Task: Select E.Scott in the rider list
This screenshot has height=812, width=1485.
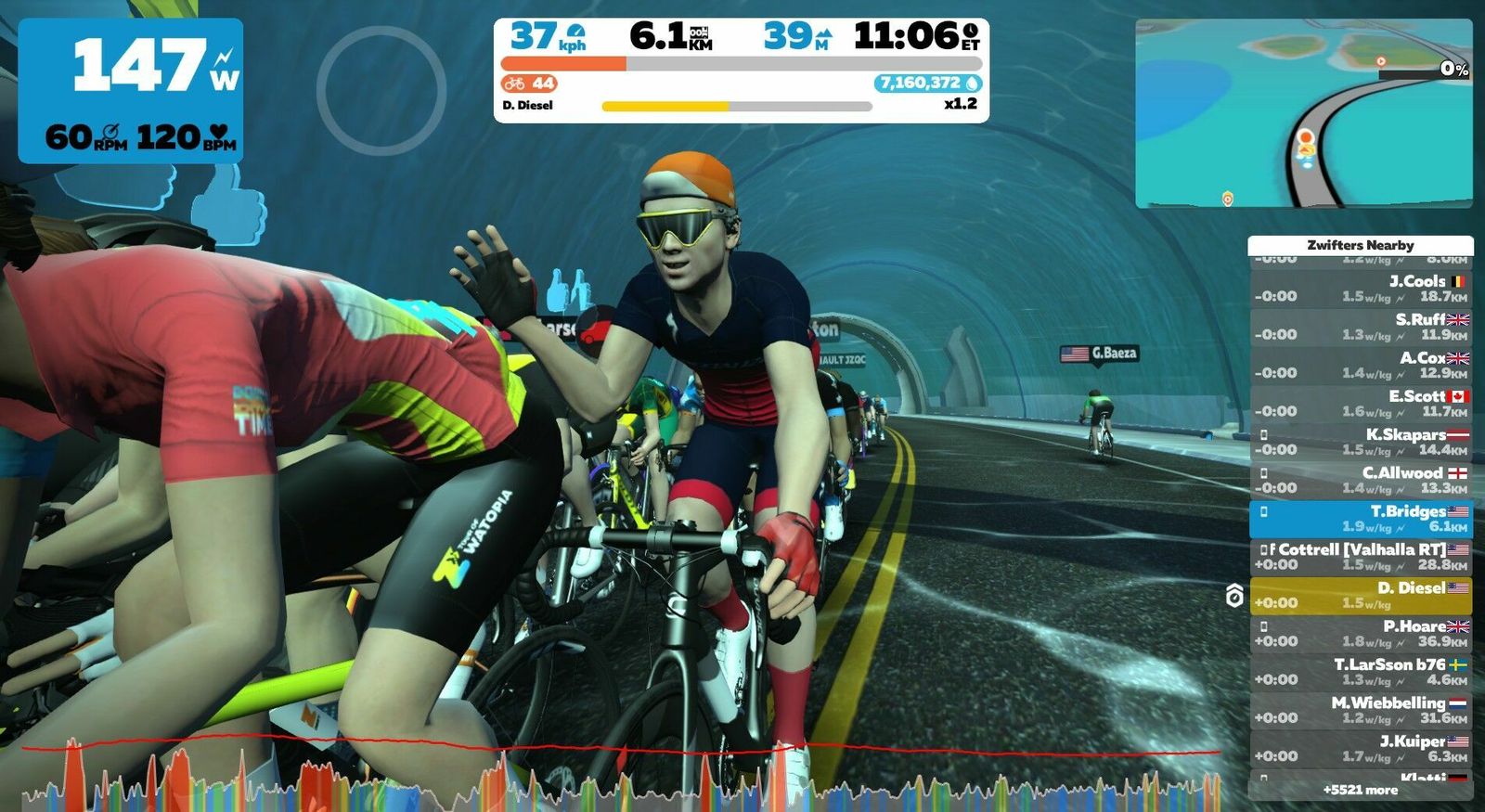Action: 1361,403
